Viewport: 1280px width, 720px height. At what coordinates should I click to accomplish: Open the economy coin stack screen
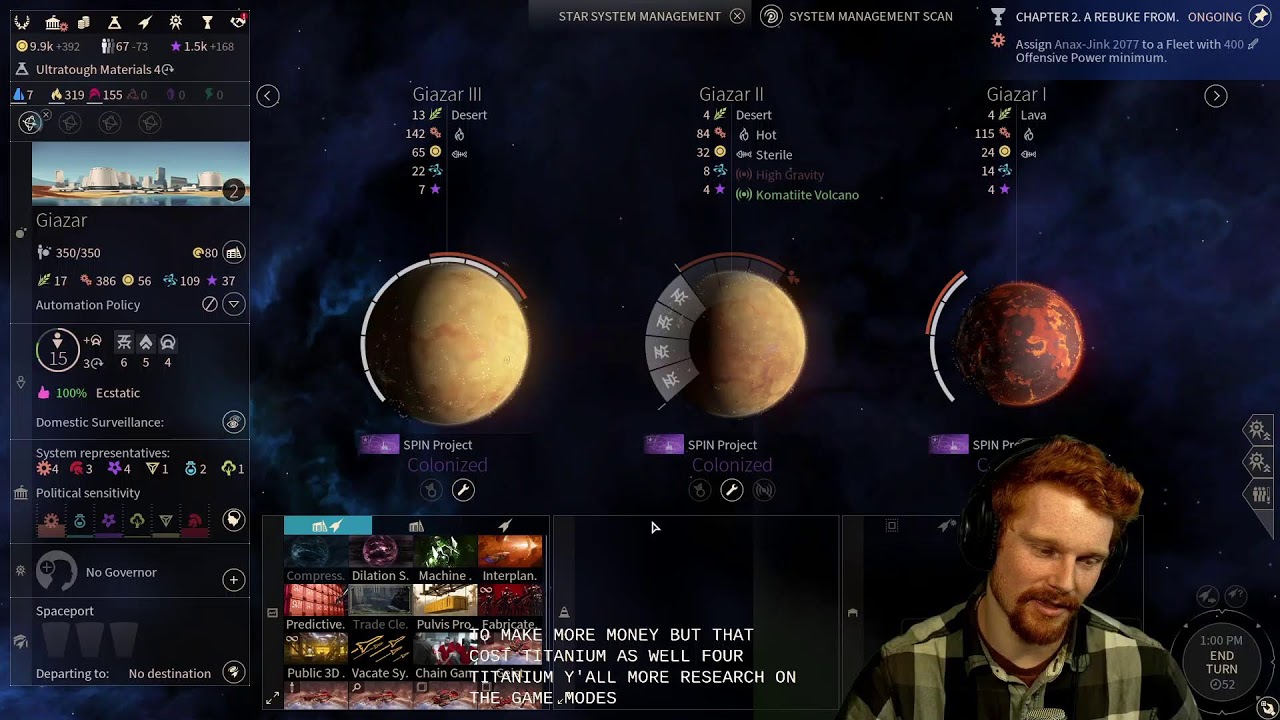84,22
